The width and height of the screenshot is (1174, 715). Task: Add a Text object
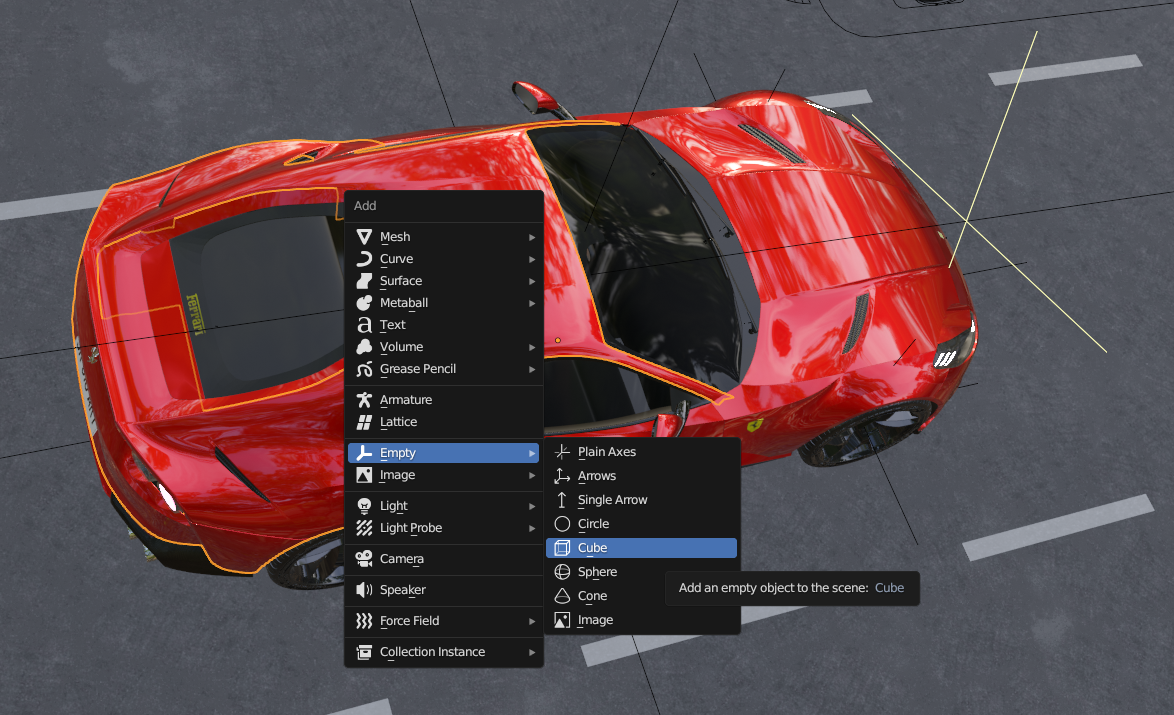coord(392,325)
